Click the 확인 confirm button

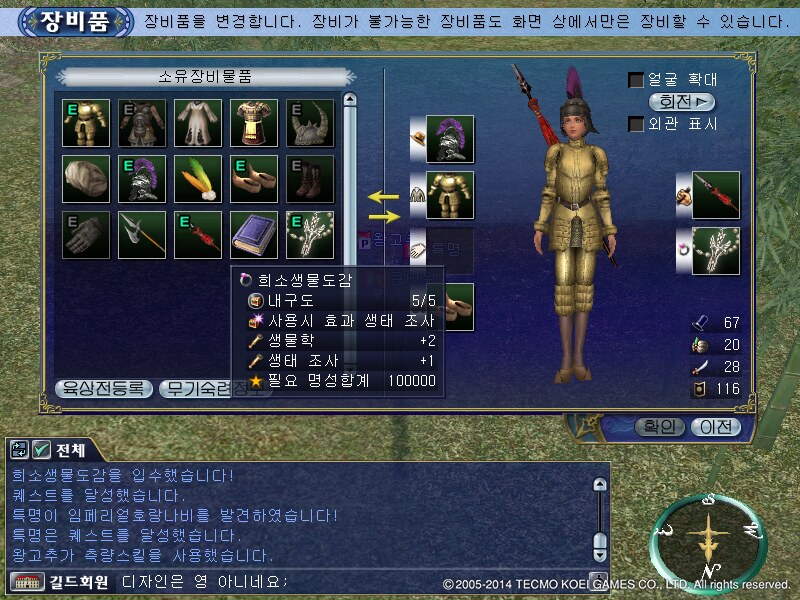(659, 427)
